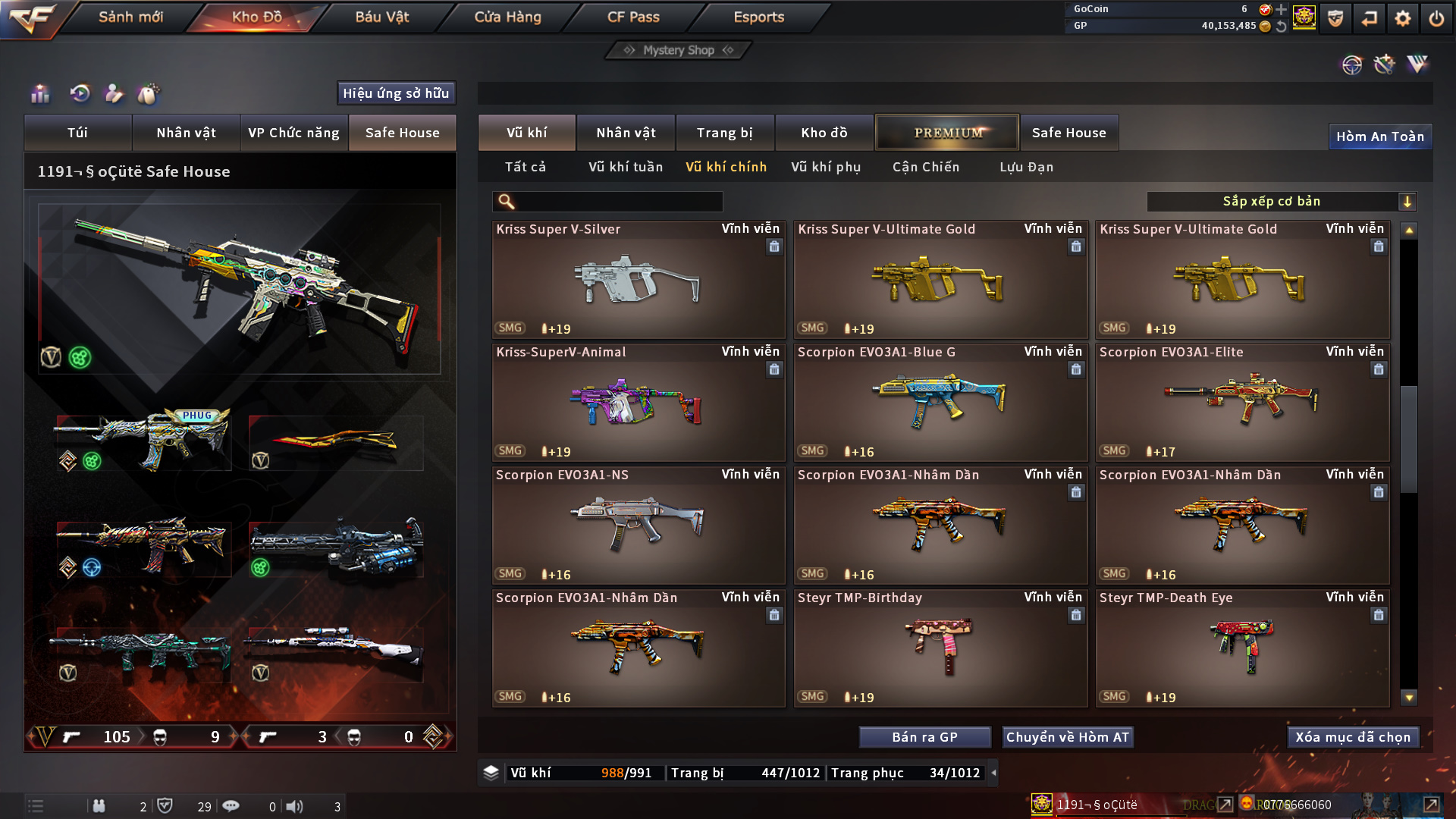Screen dimensions: 1456x819
Task: Select the Trang bị tab
Action: point(724,133)
